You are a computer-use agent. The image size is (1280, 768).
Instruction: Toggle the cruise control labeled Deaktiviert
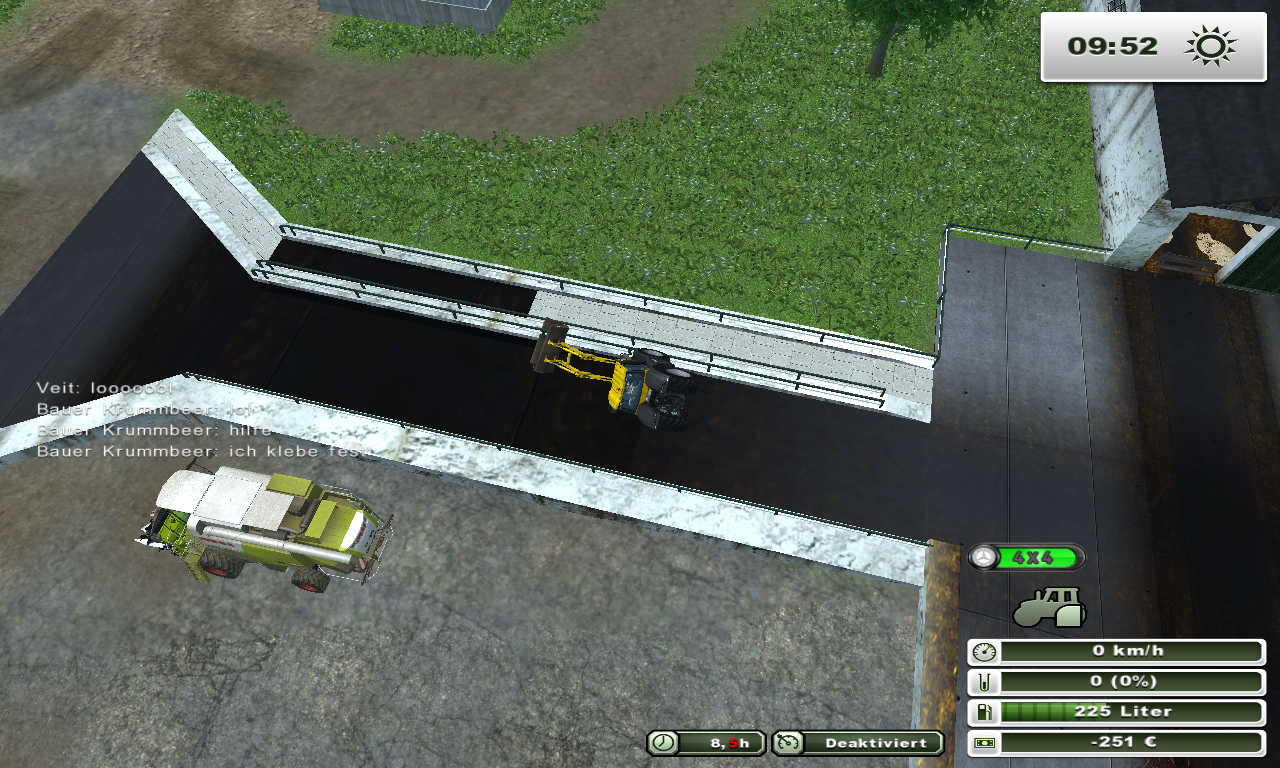point(857,743)
